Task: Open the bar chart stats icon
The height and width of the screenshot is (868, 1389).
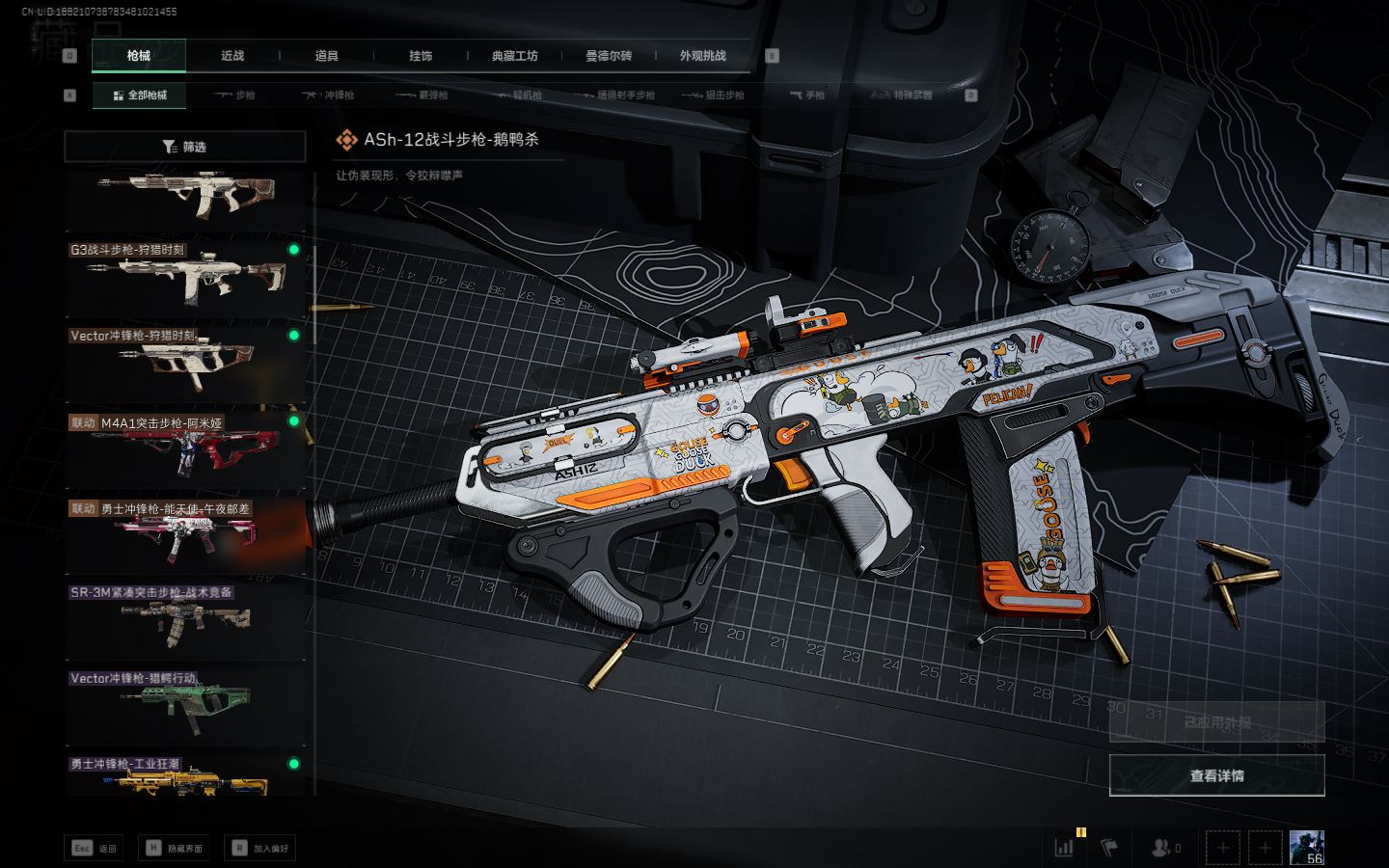Action: pyautogui.click(x=1064, y=848)
